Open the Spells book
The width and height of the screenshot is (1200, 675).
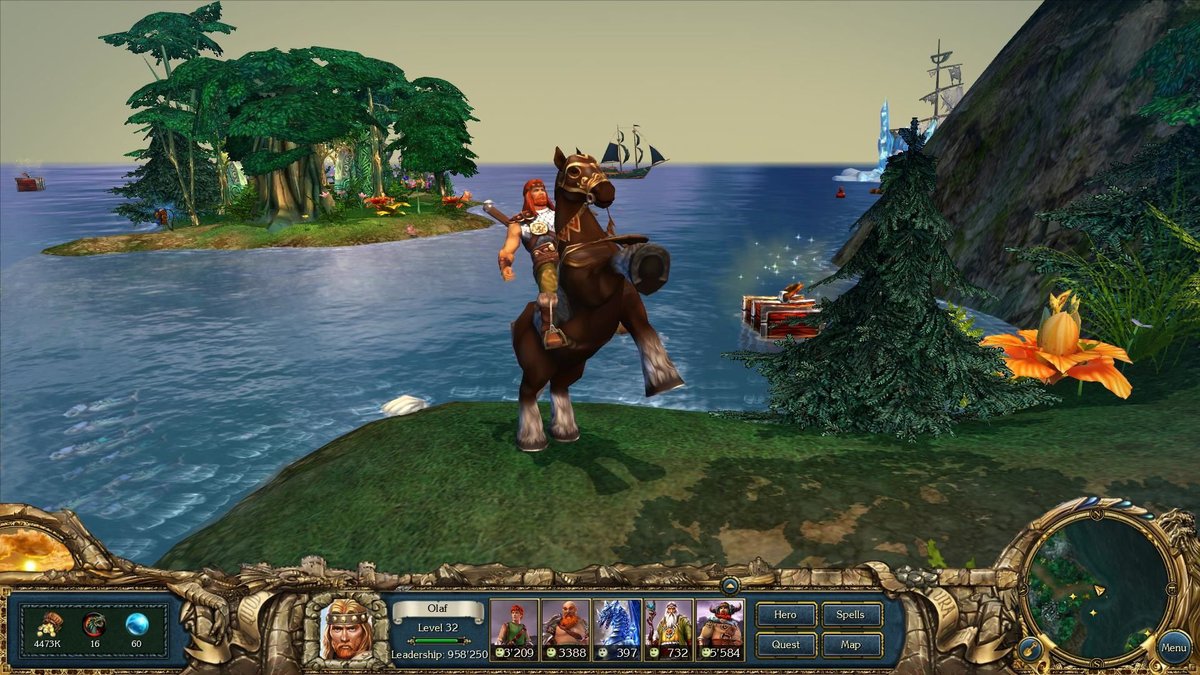(851, 615)
